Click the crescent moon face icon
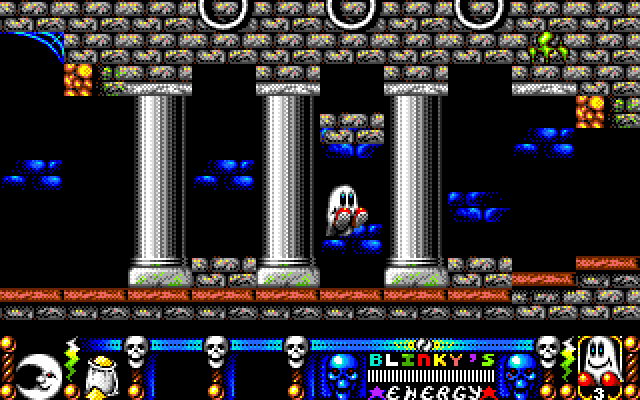640x400 pixels. tap(40, 371)
